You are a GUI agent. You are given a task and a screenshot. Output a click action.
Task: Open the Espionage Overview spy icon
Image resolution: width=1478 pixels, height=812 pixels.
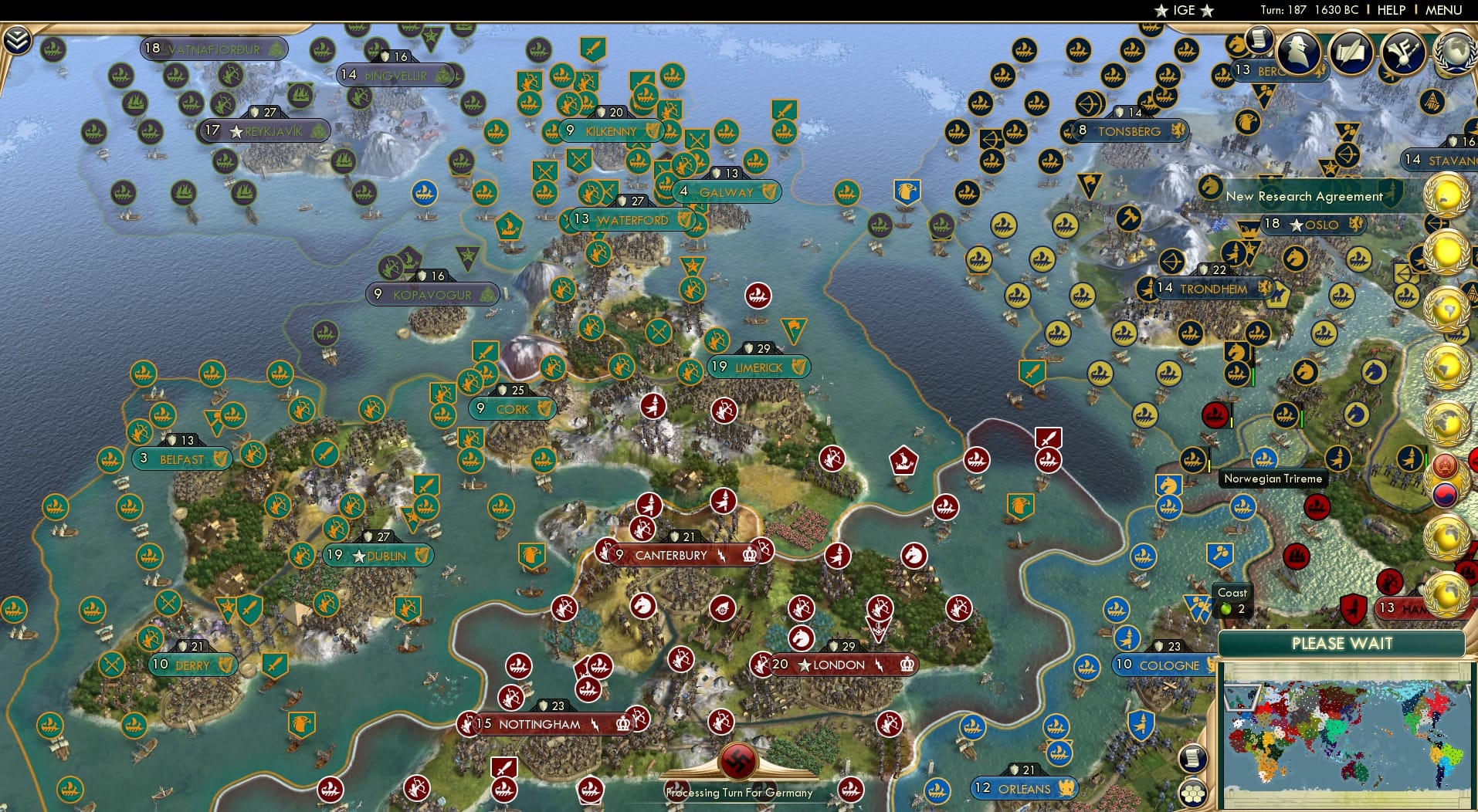1297,52
